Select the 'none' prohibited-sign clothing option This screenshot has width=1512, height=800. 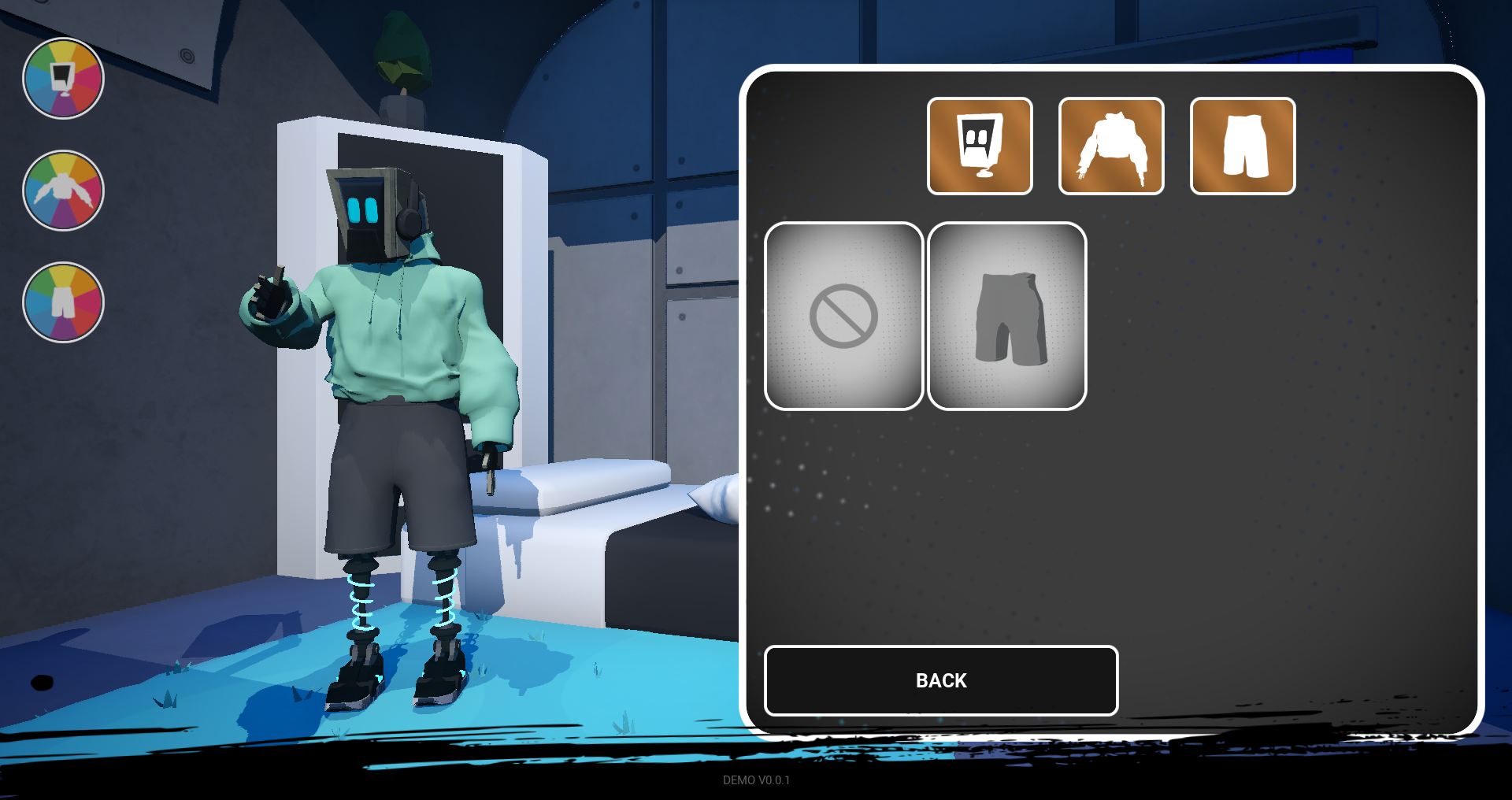click(x=844, y=315)
